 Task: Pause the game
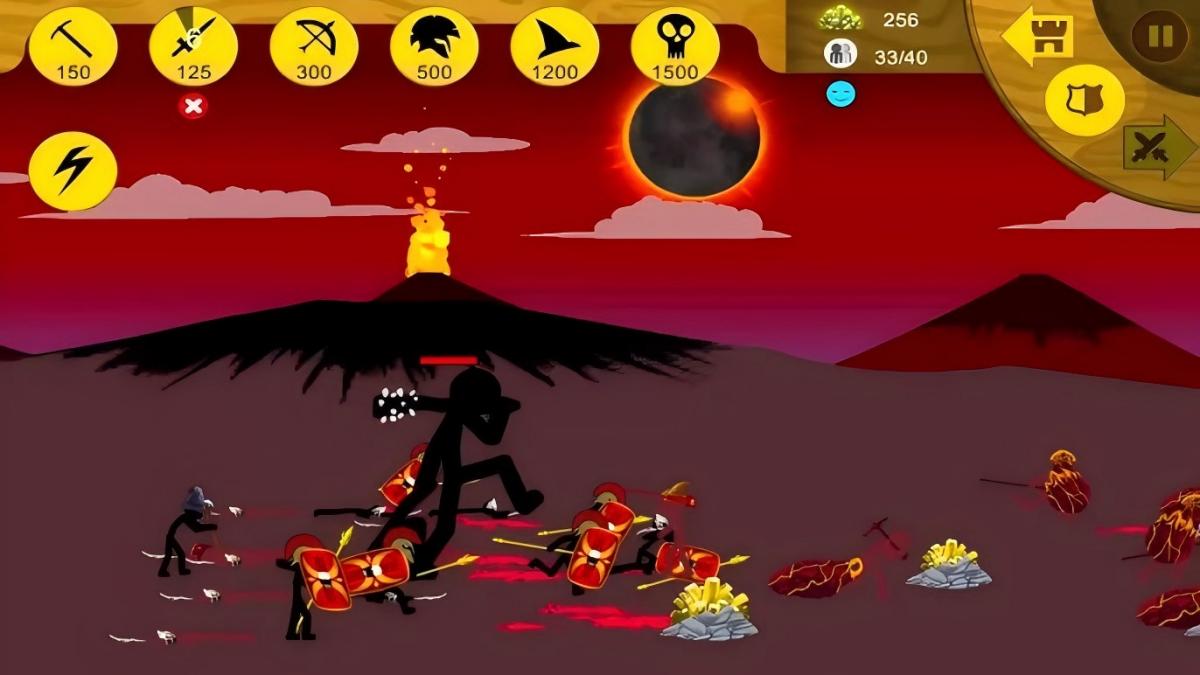point(1159,37)
